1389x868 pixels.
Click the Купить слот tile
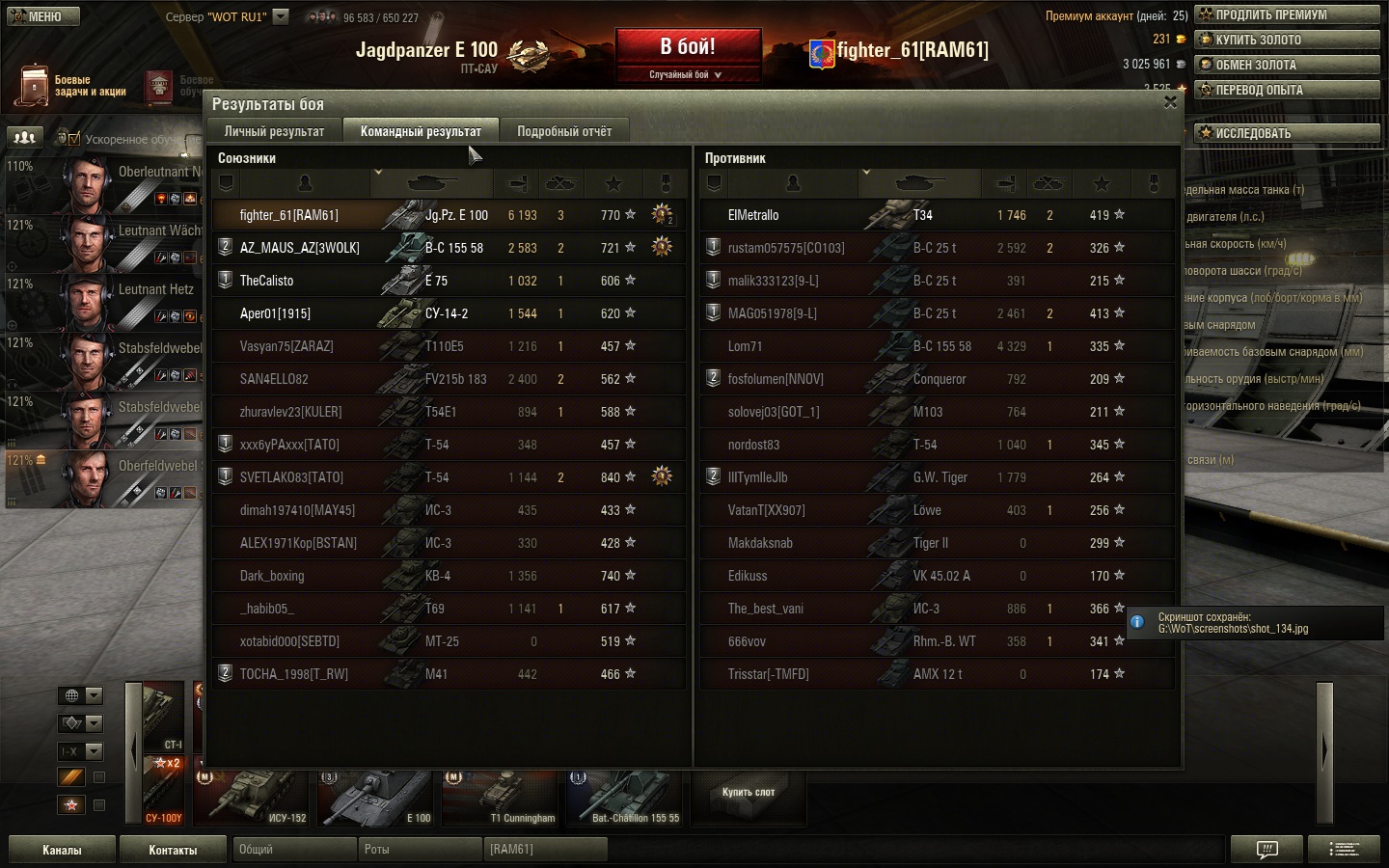pyautogui.click(x=749, y=793)
